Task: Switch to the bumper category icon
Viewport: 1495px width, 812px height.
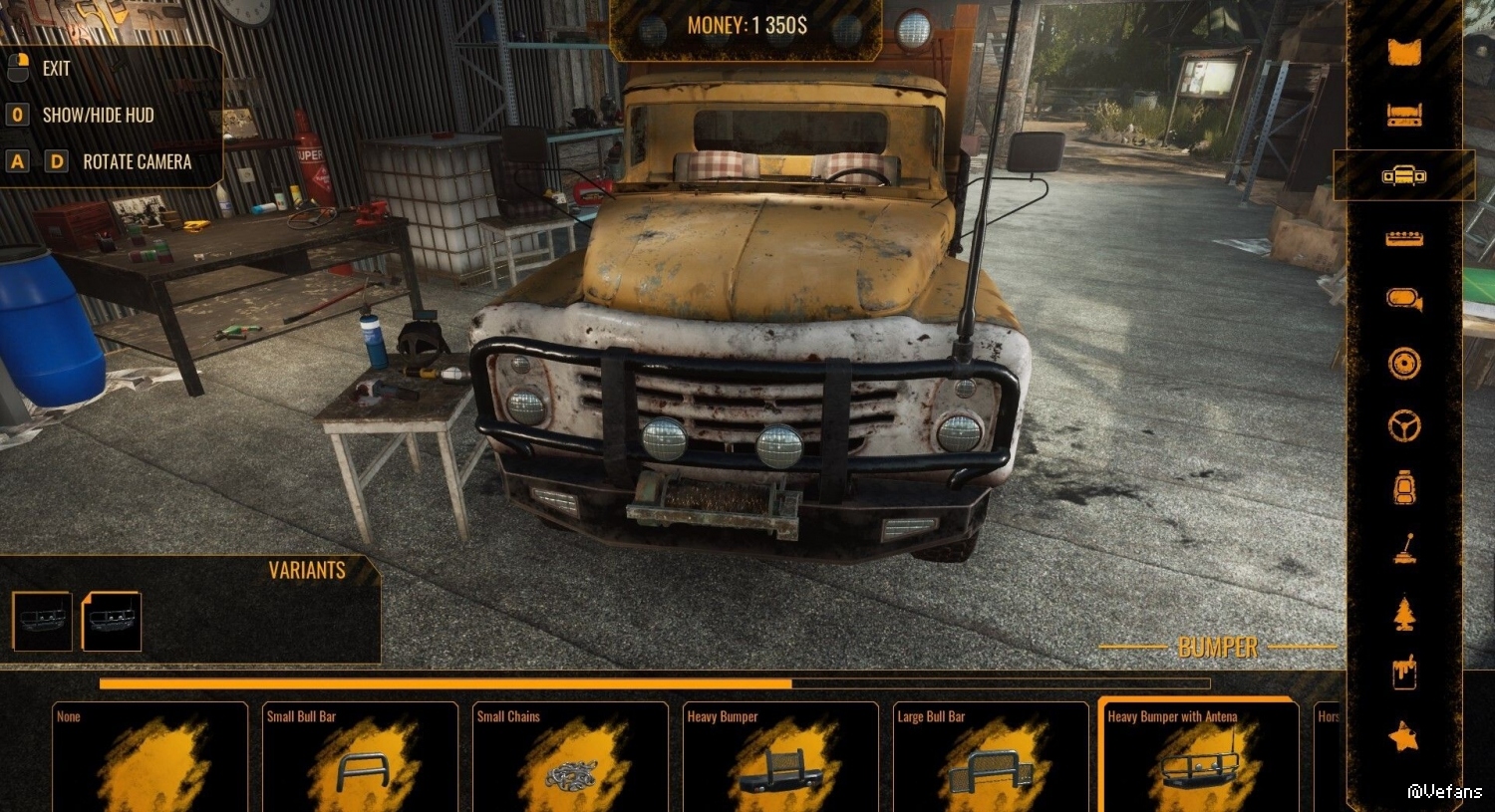Action: [1404, 176]
